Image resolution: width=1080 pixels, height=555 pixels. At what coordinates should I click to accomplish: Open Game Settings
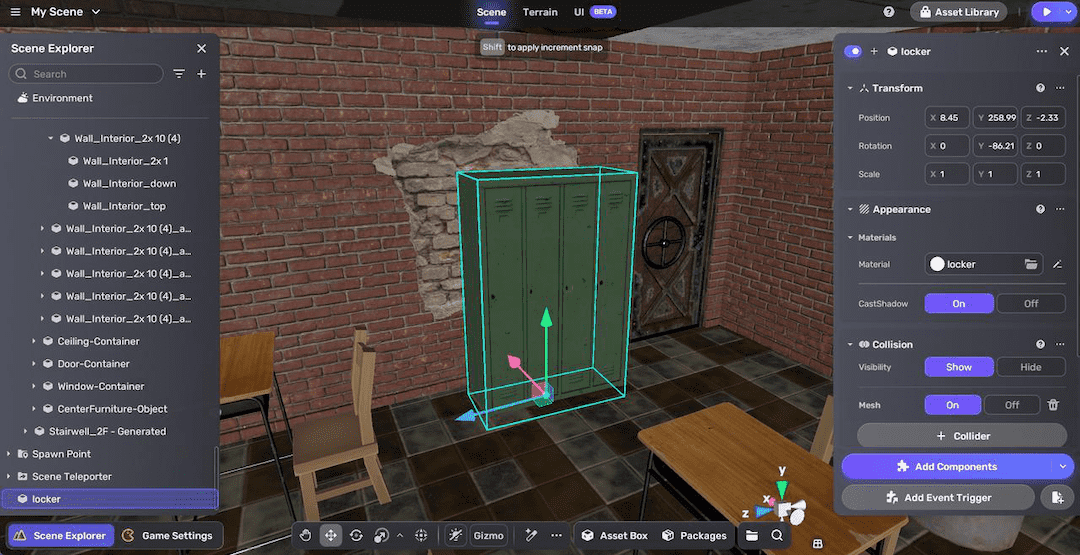pos(167,536)
